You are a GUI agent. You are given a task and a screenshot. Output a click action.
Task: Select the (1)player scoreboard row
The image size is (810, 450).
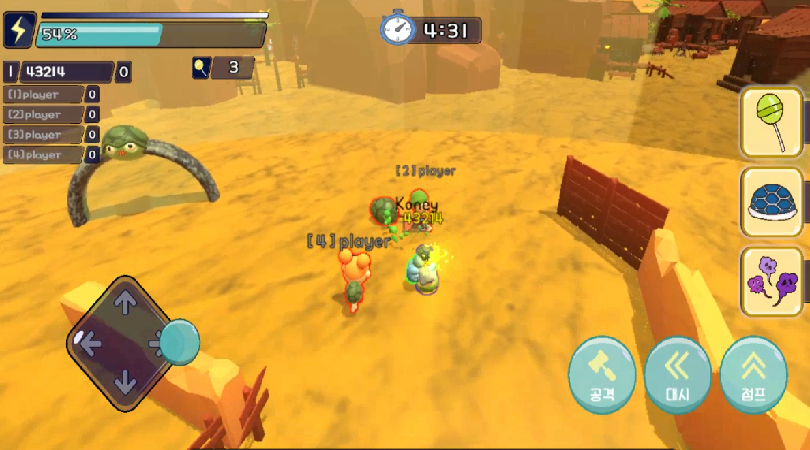click(50, 95)
